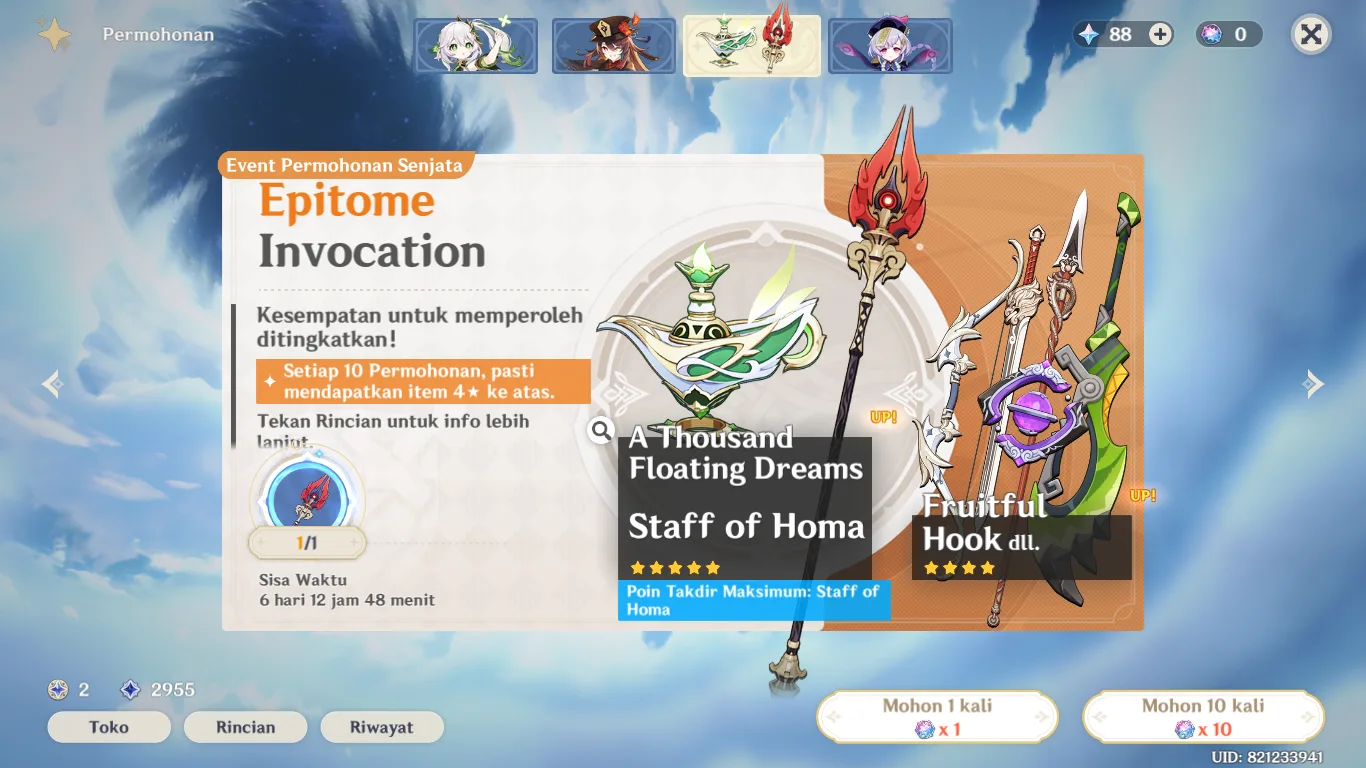Viewport: 1366px width, 768px height.
Task: Show the banner Rincian details
Action: (x=245, y=727)
